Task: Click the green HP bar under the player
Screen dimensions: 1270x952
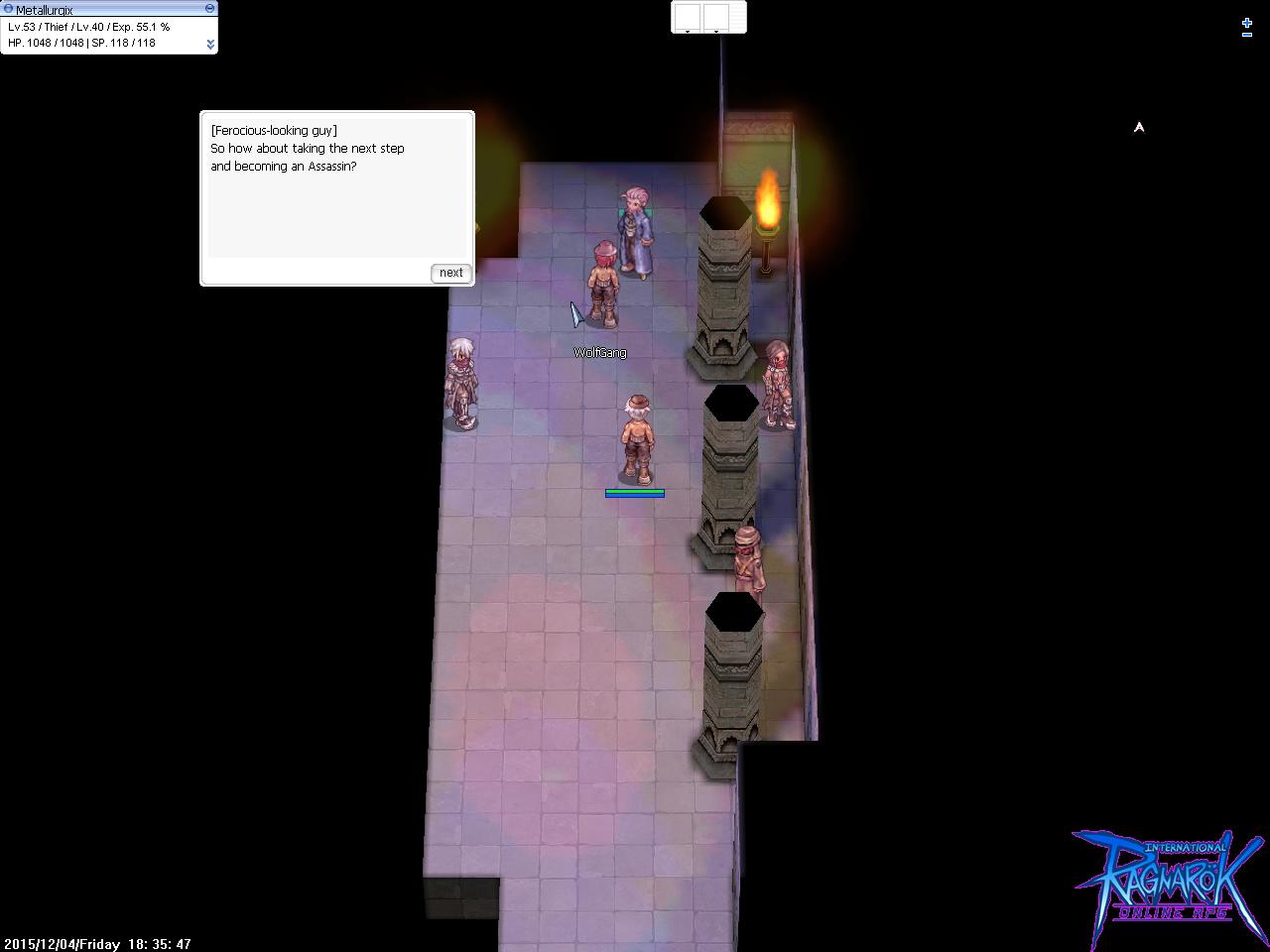Action: [634, 492]
